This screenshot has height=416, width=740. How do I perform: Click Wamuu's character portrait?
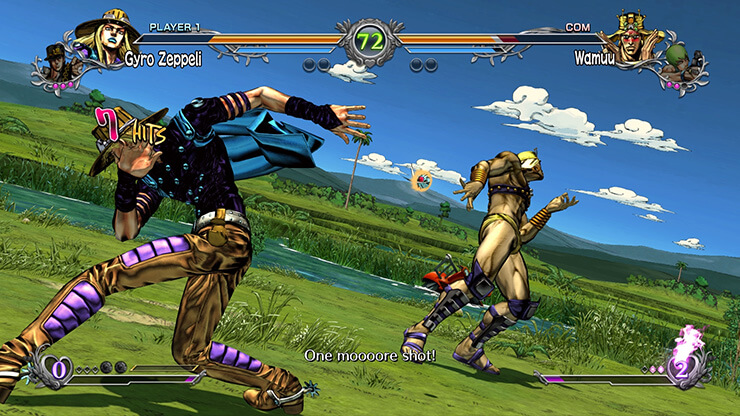pyautogui.click(x=633, y=38)
